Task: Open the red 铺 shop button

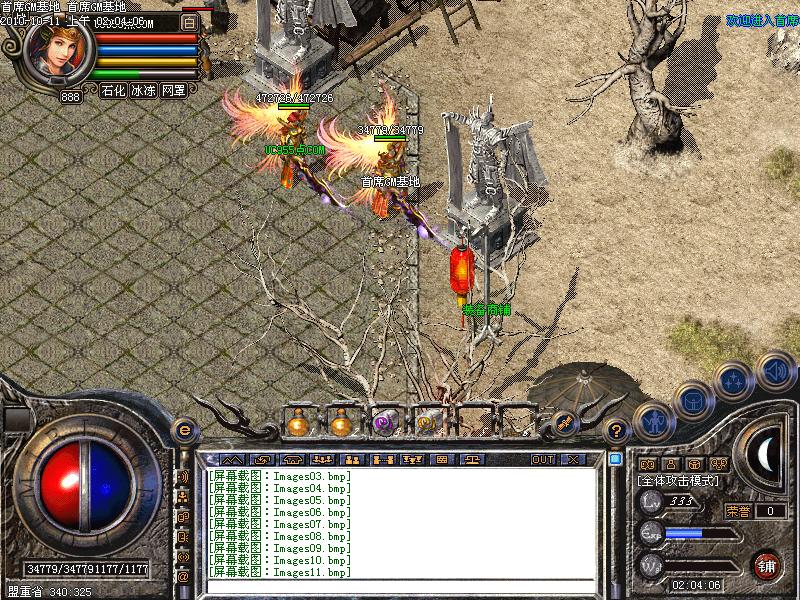Action: [x=767, y=563]
